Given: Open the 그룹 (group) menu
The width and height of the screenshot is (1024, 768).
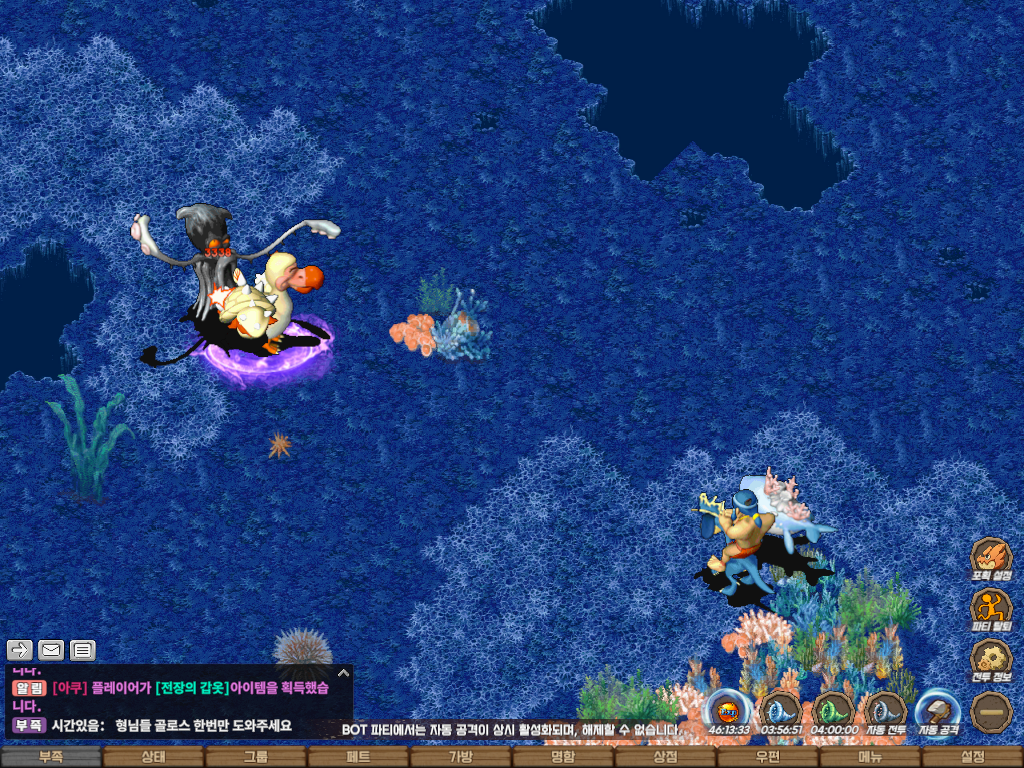Looking at the screenshot, I should [256, 758].
